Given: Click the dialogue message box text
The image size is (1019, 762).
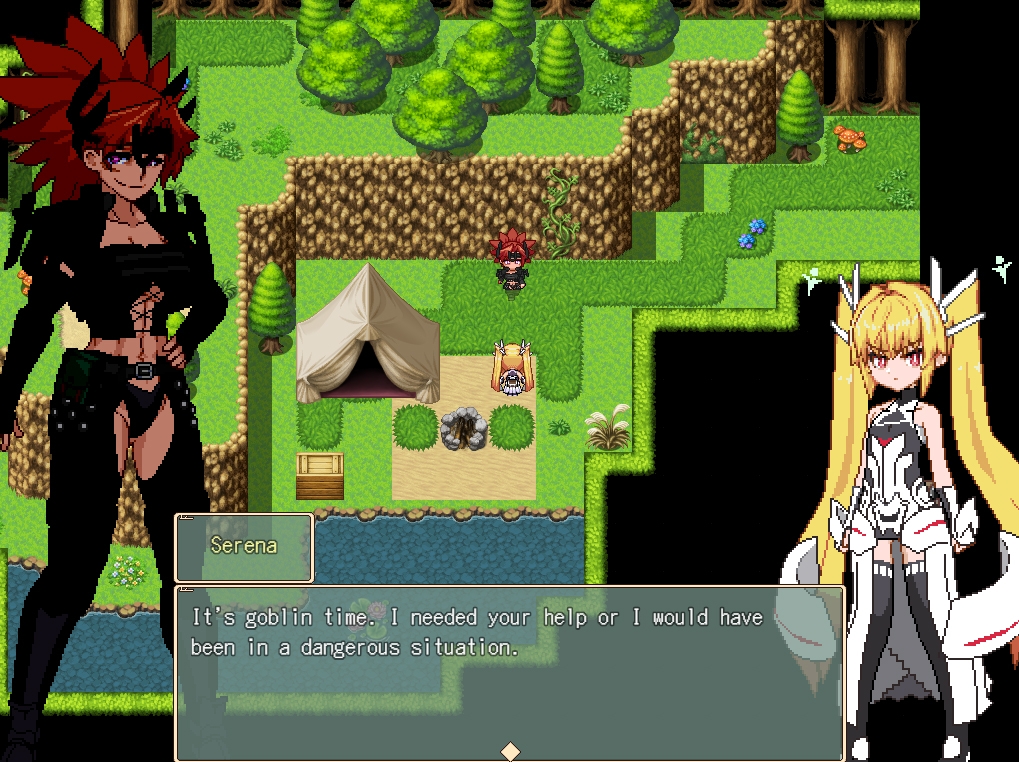Looking at the screenshot, I should click(477, 632).
